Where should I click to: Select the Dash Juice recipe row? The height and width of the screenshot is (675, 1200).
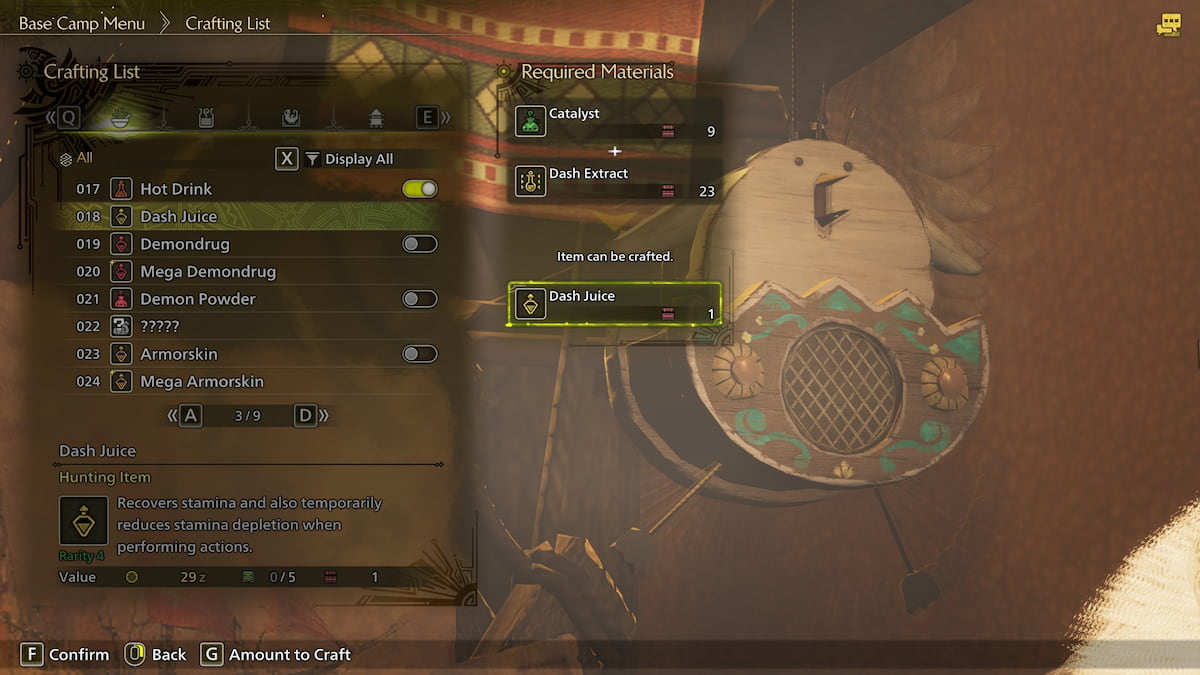click(x=178, y=216)
